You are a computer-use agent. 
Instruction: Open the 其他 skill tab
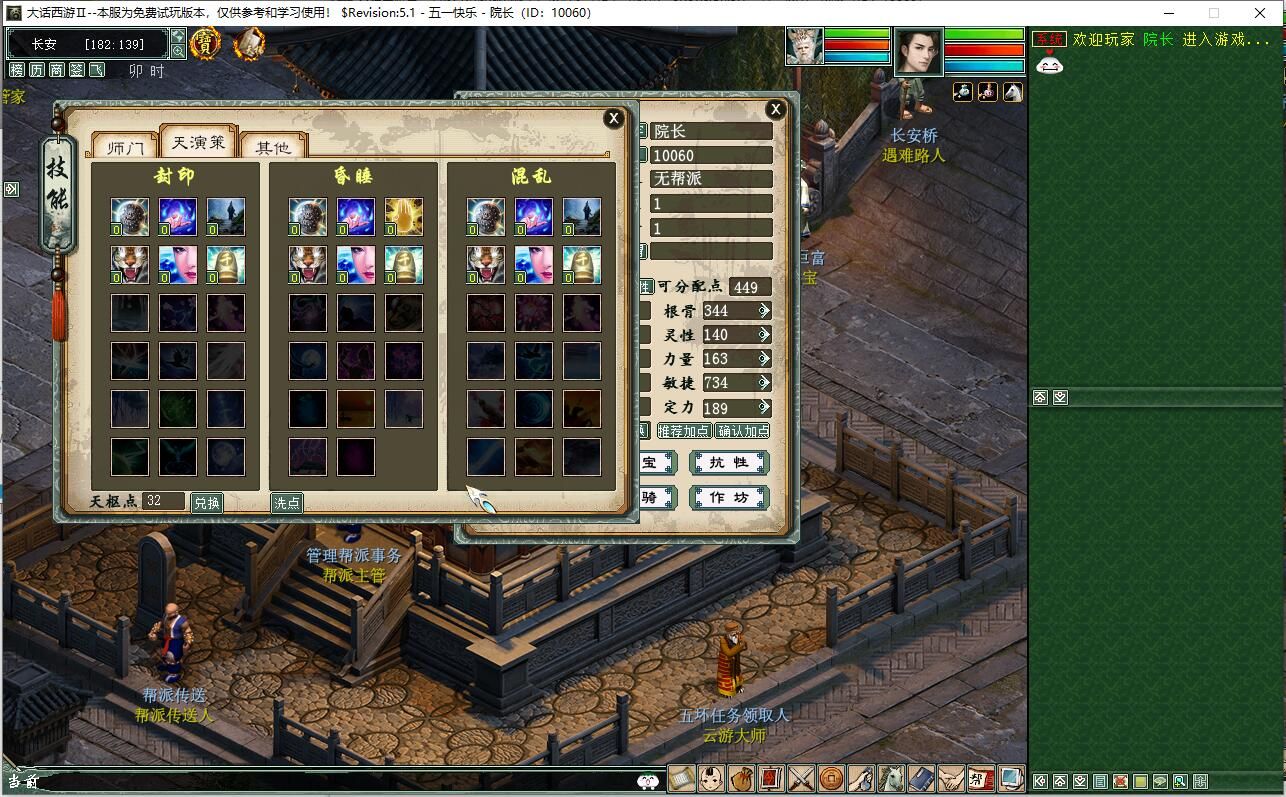(x=273, y=148)
